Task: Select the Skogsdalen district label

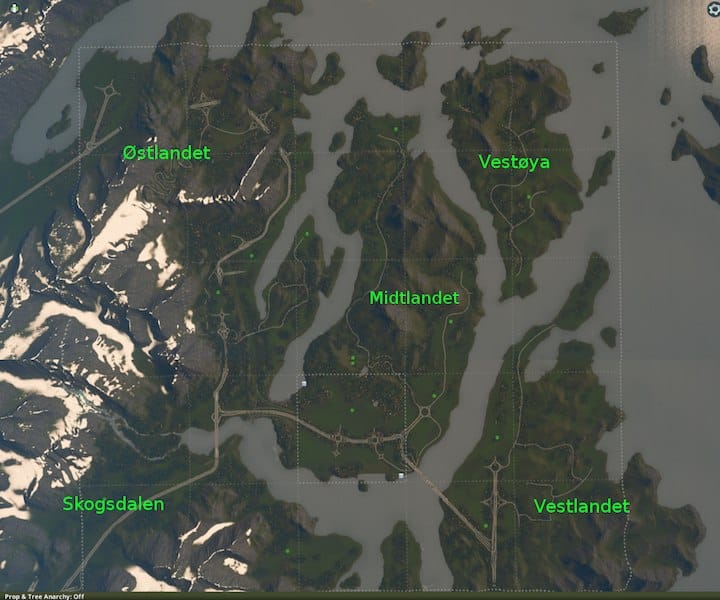Action: (x=113, y=504)
